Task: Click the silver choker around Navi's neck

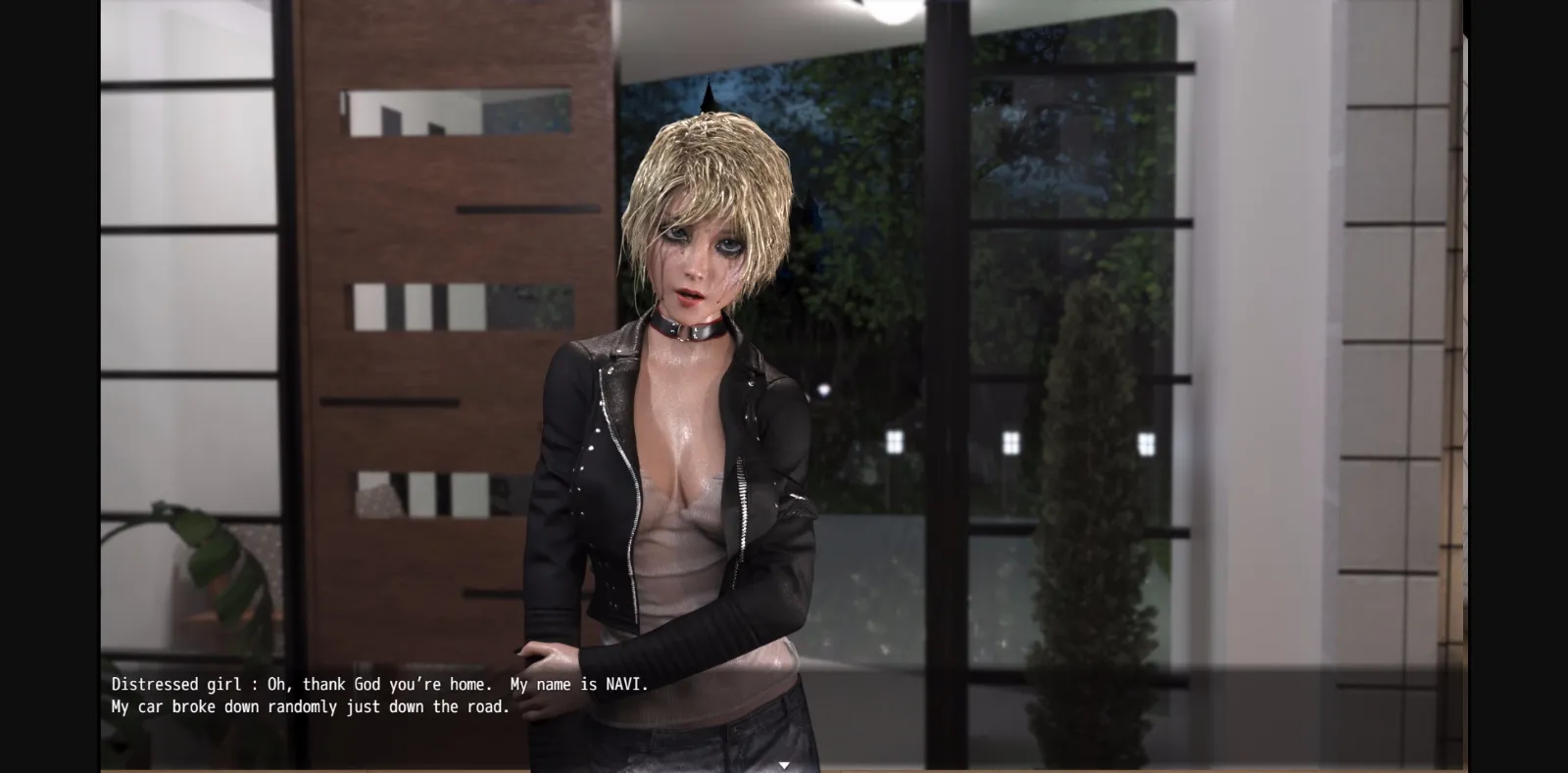Action: coord(686,328)
